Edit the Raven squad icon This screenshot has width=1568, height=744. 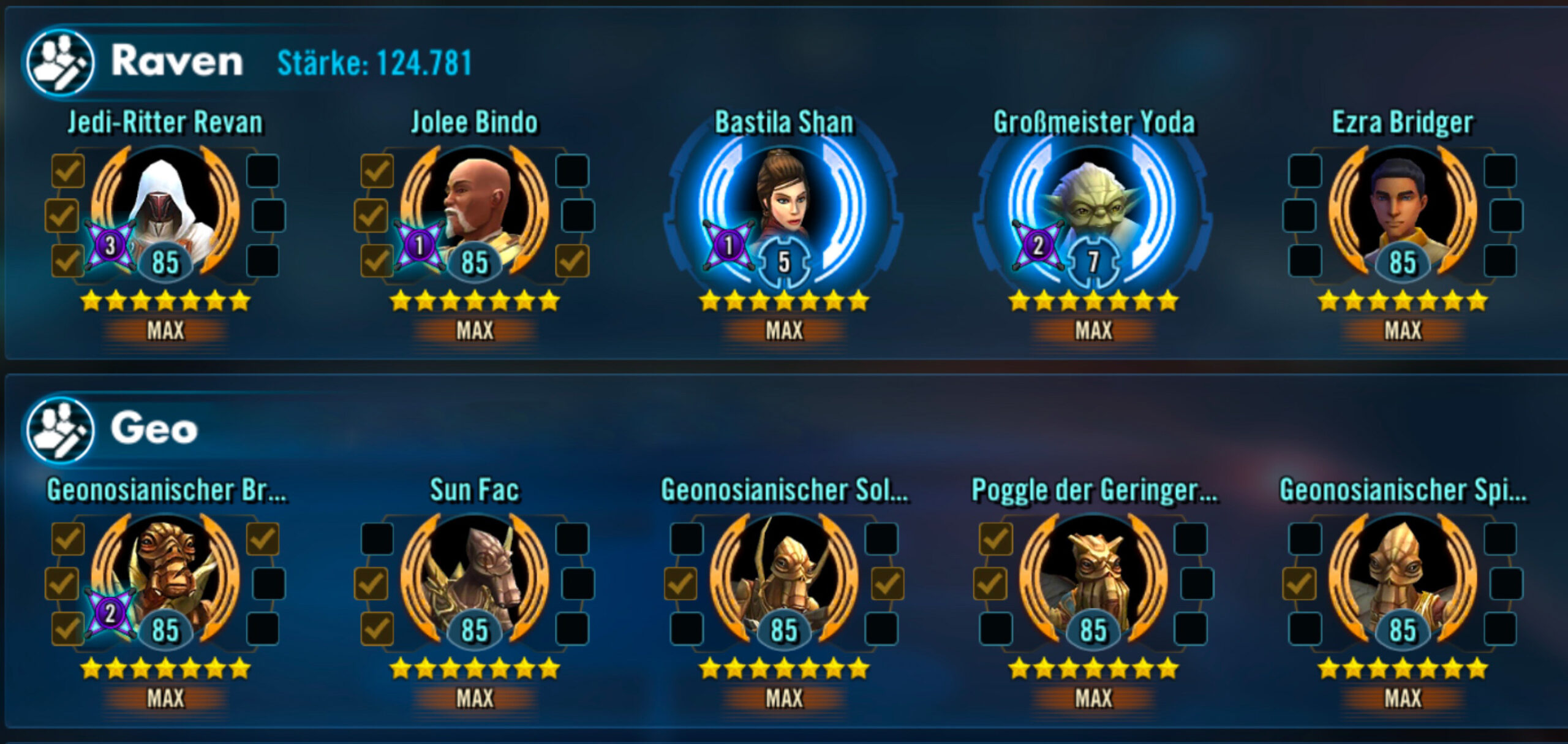60,62
